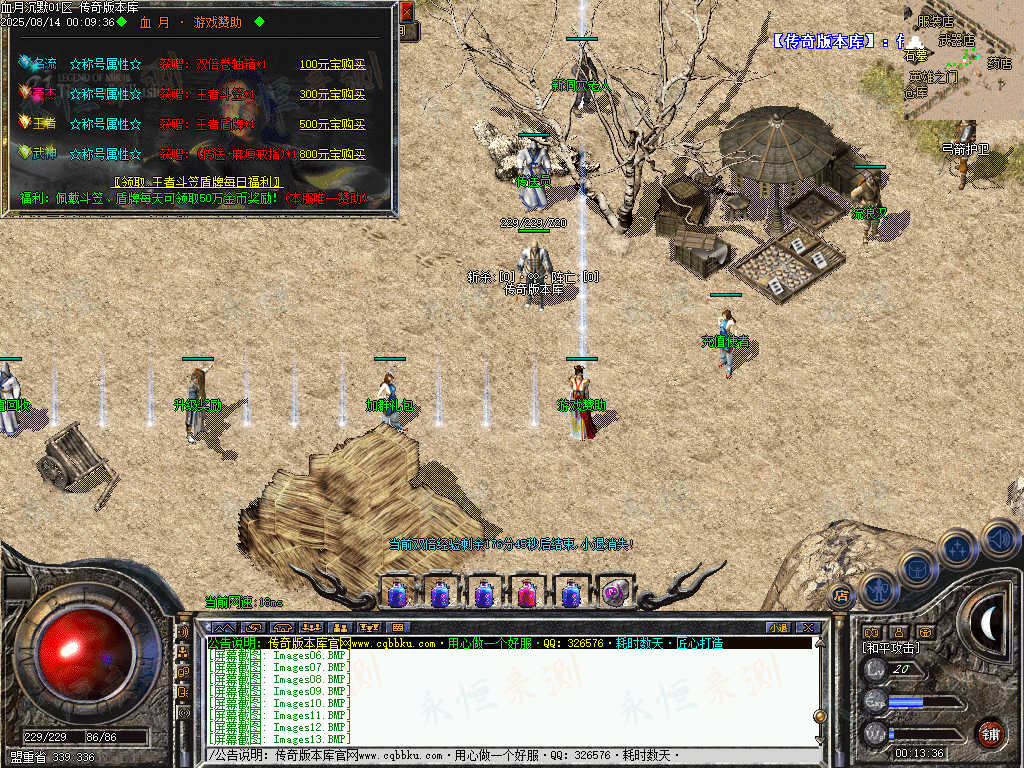Screen dimensions: 1024x768
Task: Use the red potion in the belt
Action: [x=527, y=594]
